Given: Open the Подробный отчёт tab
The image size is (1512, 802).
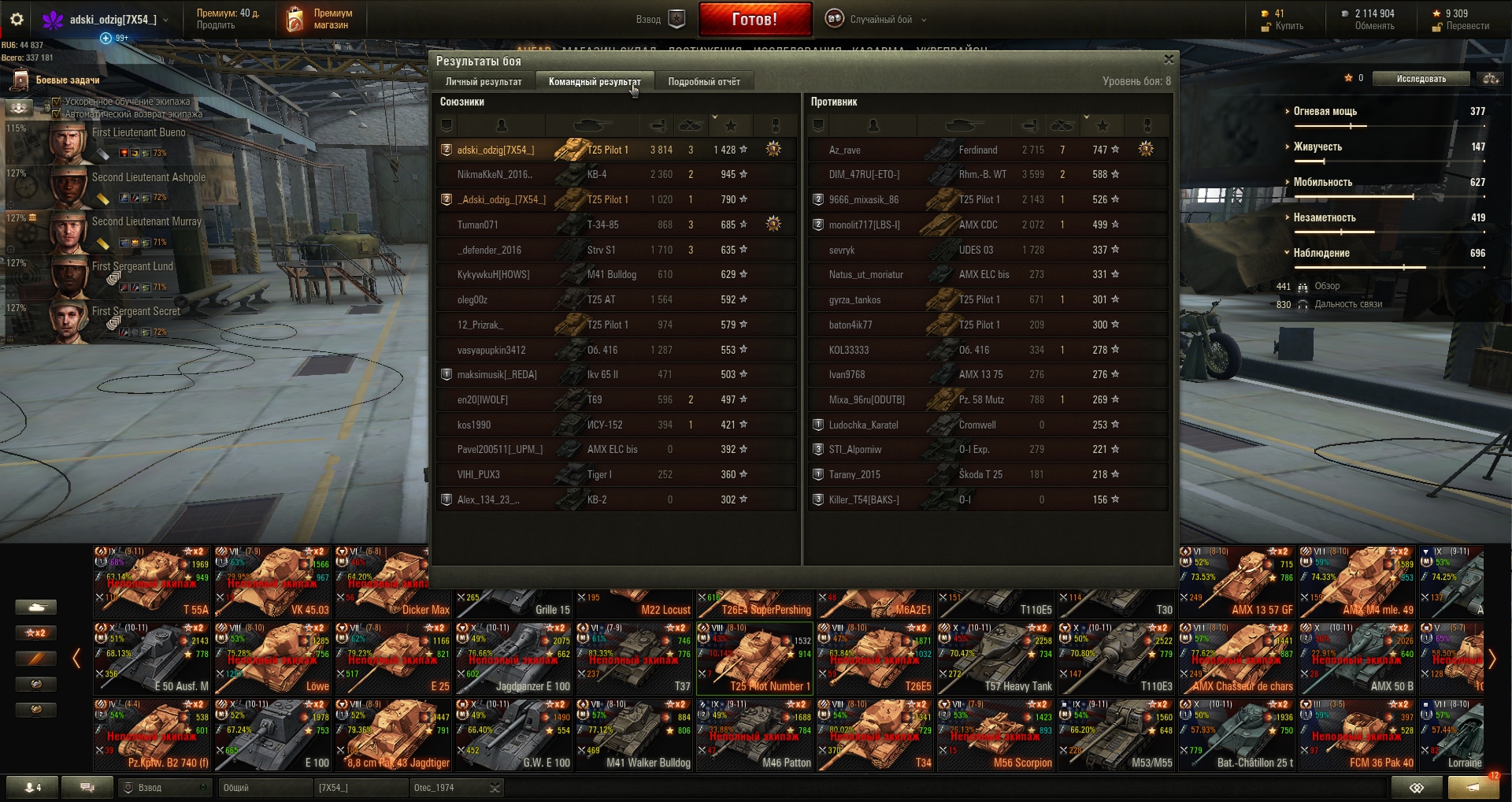Looking at the screenshot, I should [703, 81].
